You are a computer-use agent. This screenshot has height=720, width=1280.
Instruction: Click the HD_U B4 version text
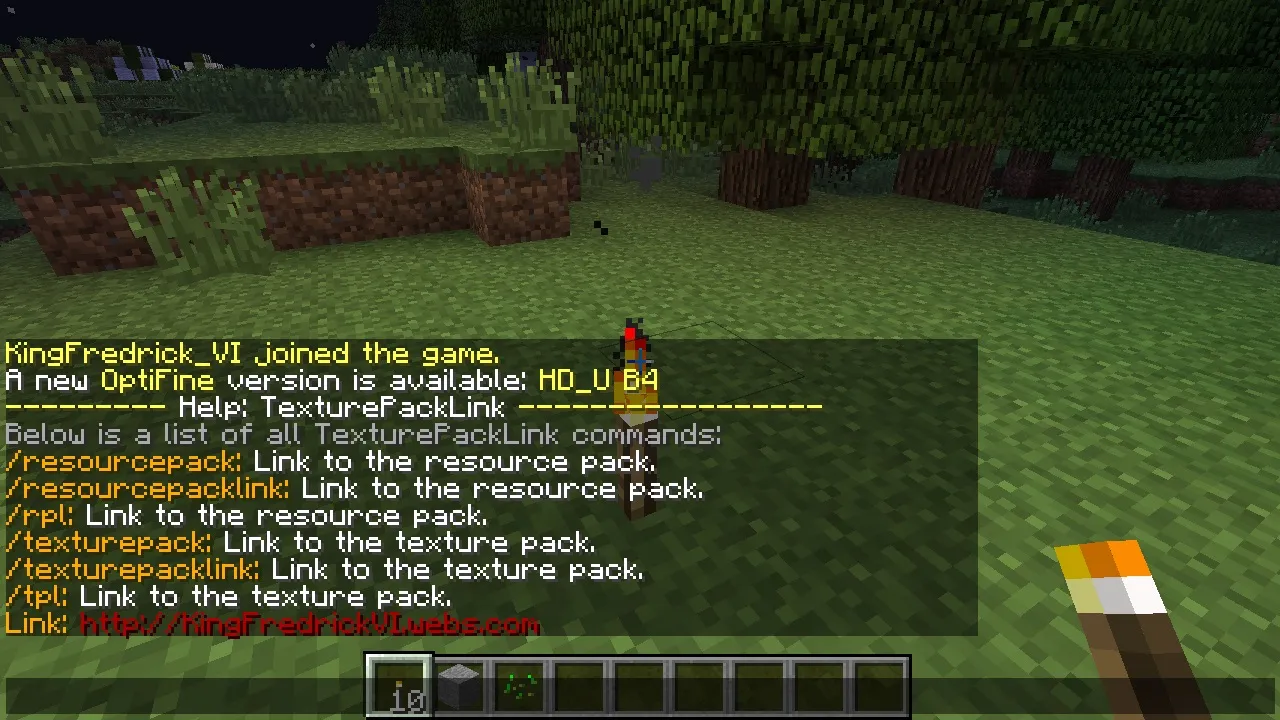[598, 380]
